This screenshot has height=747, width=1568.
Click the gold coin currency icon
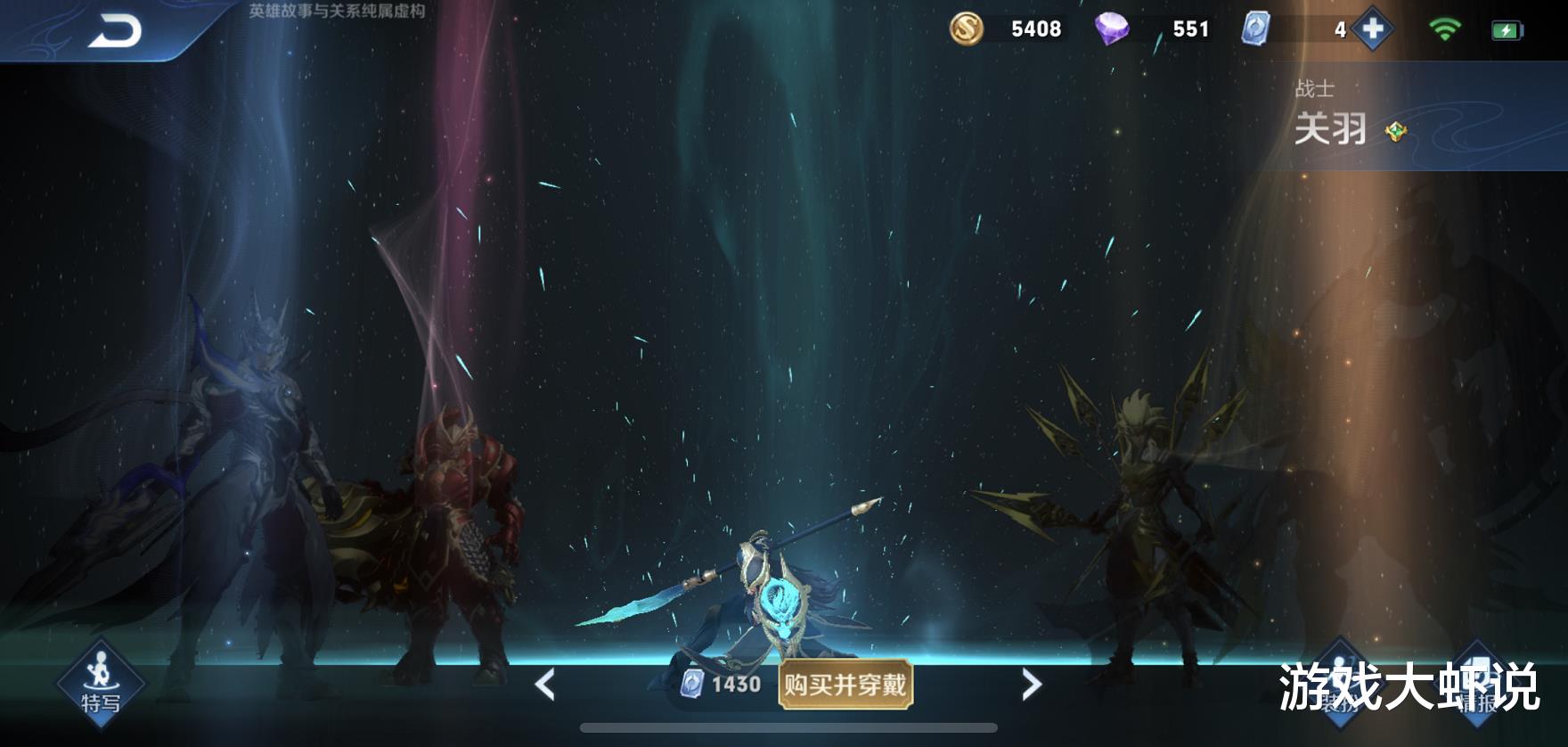click(x=966, y=29)
